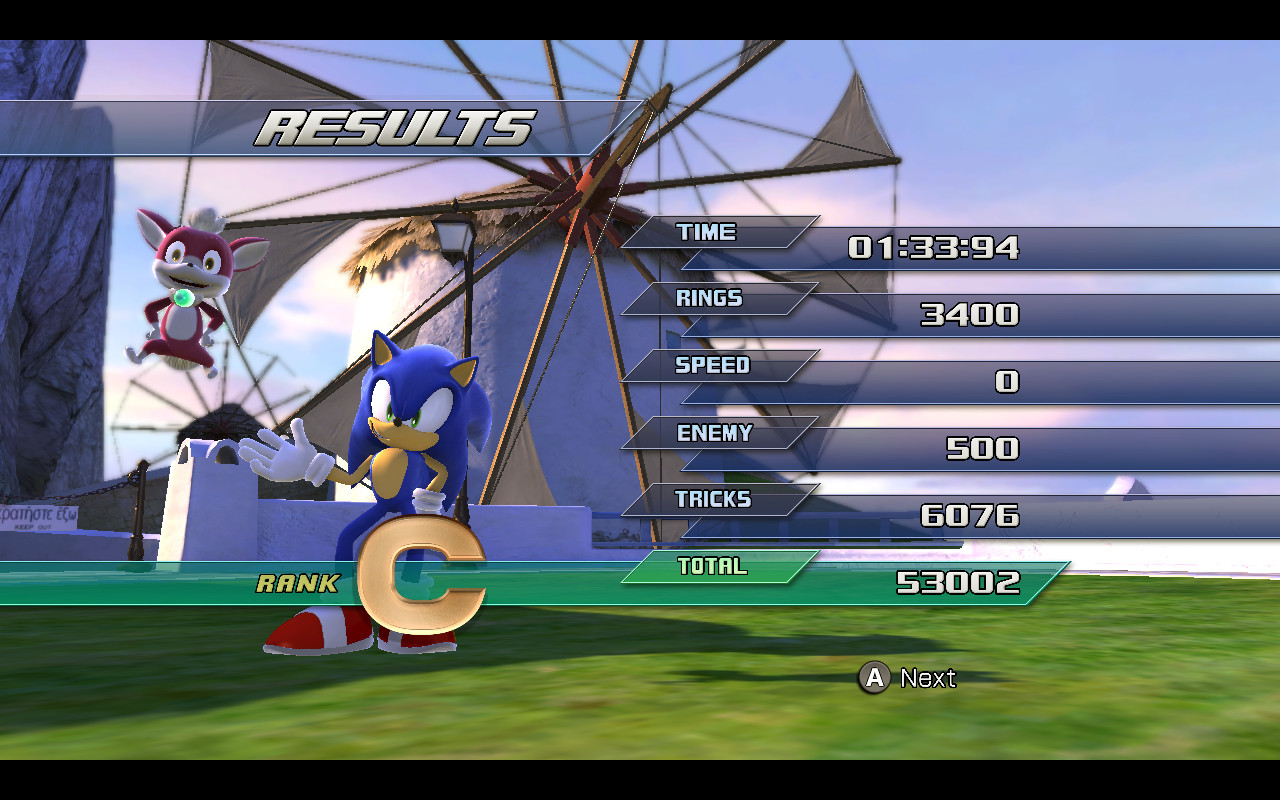Select the golden C rank letter
This screenshot has width=1280, height=800.
point(425,570)
